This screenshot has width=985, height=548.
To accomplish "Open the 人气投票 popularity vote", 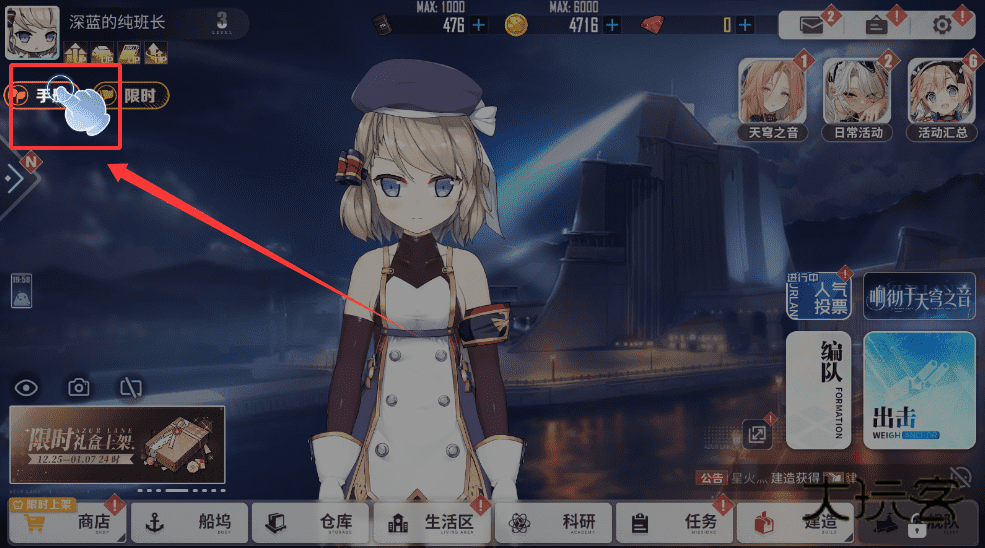I will pyautogui.click(x=819, y=295).
